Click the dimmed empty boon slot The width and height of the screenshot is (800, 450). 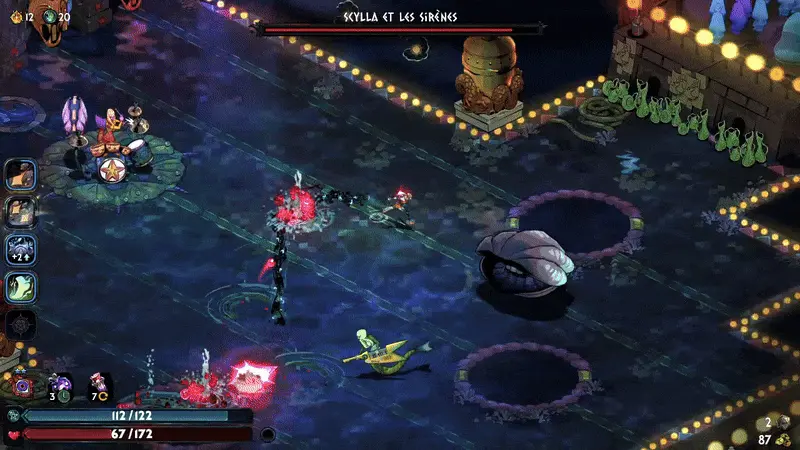(21, 324)
